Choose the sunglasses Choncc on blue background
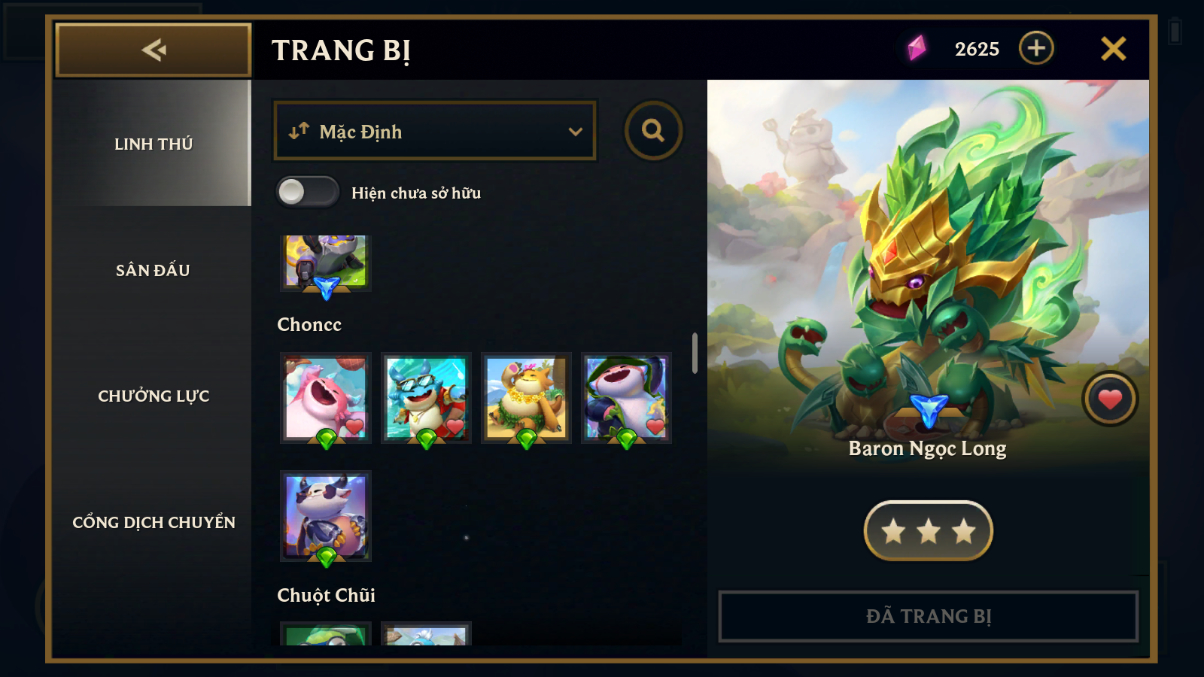The height and width of the screenshot is (677, 1204). [x=426, y=397]
